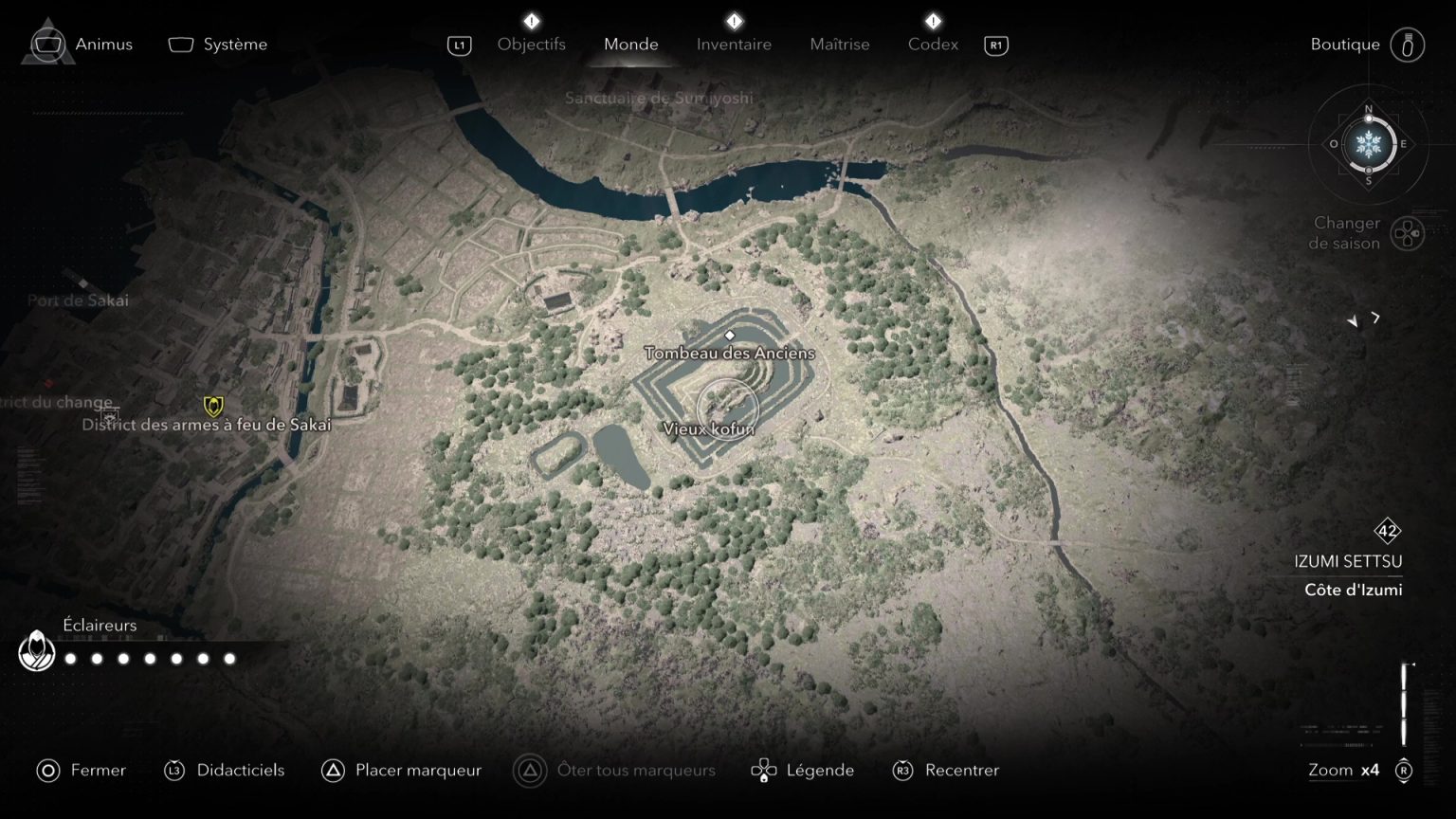Open the Codex tab
This screenshot has width=1456, height=819.
932,44
